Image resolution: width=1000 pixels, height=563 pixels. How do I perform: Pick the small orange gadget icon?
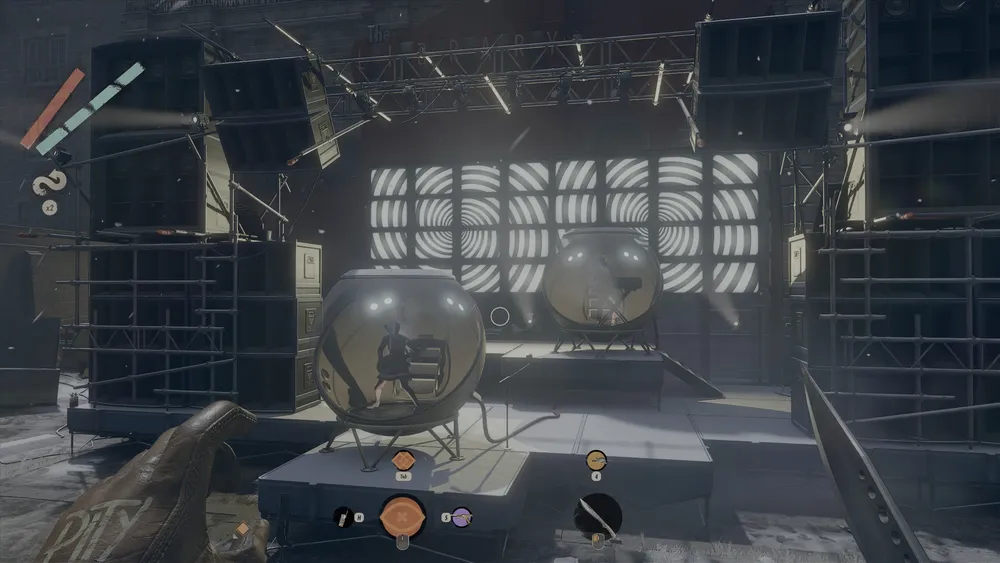596,460
